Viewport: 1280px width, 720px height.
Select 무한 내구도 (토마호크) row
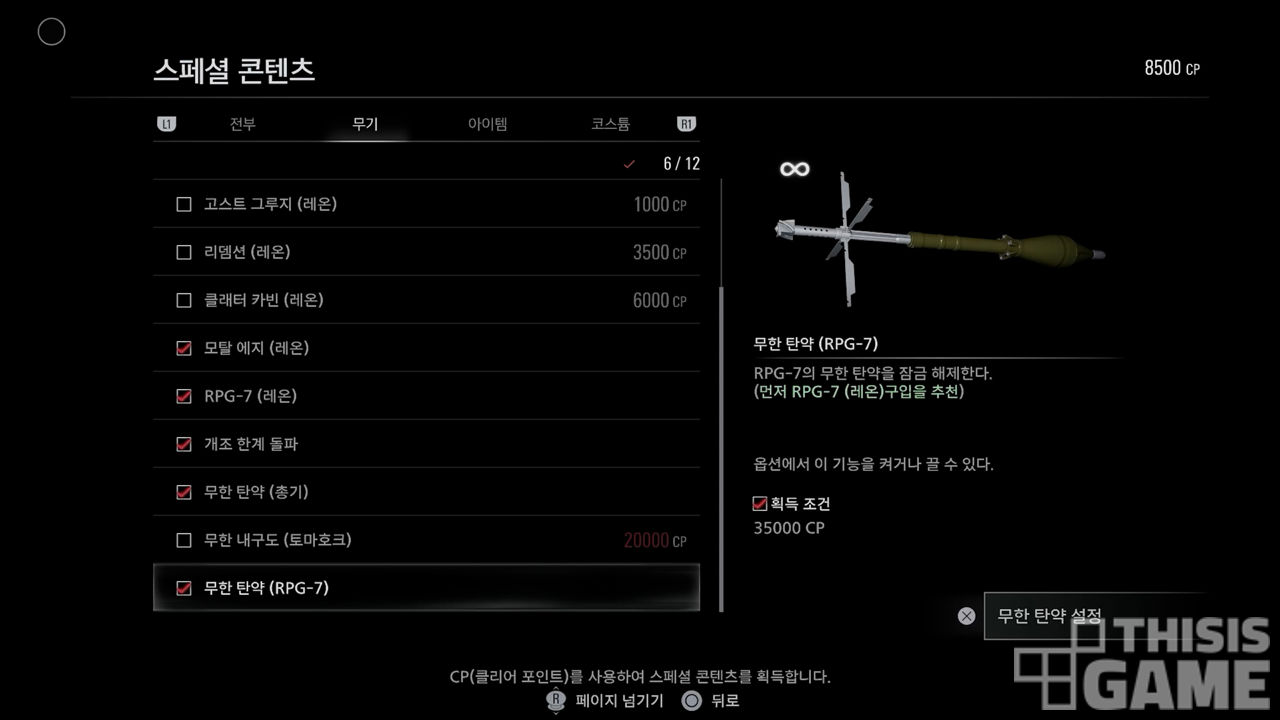tap(426, 540)
